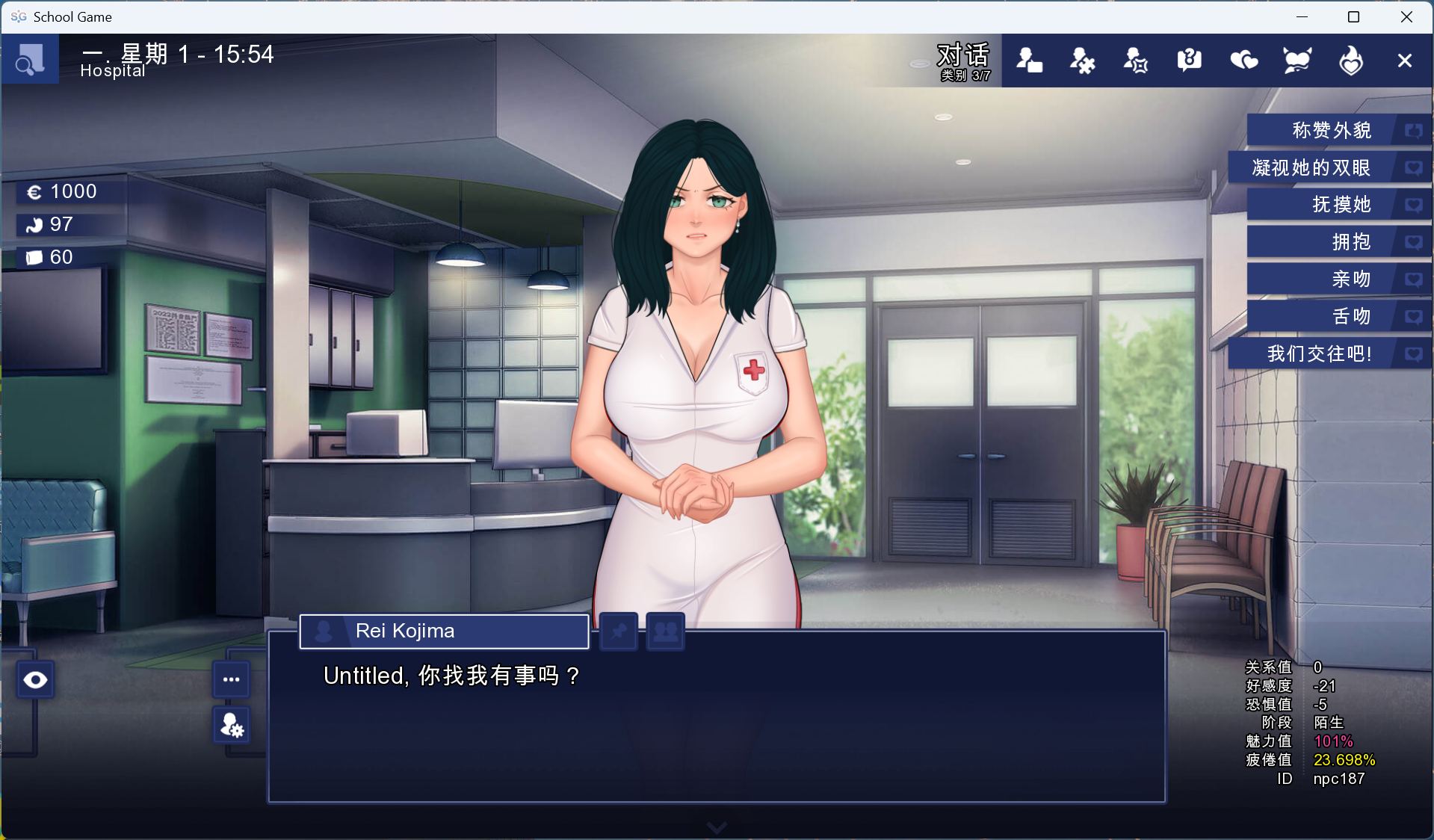Open the magnifier search tool top-left

pyautogui.click(x=30, y=59)
